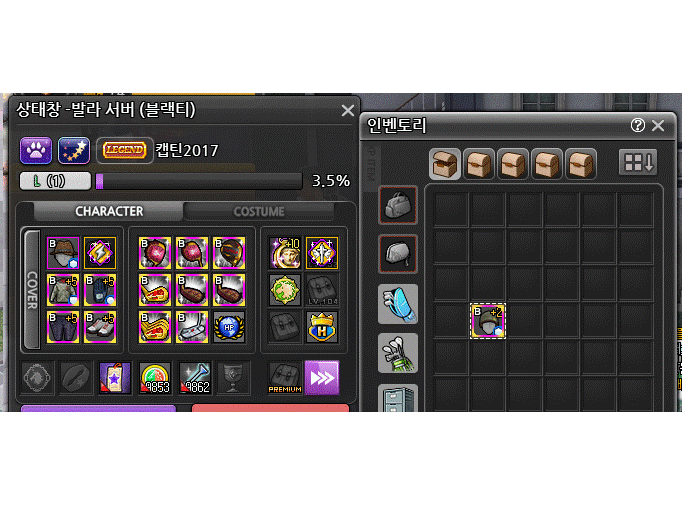Screen dimensions: 682x530
Task: Open the golf club bag category
Action: point(398,353)
